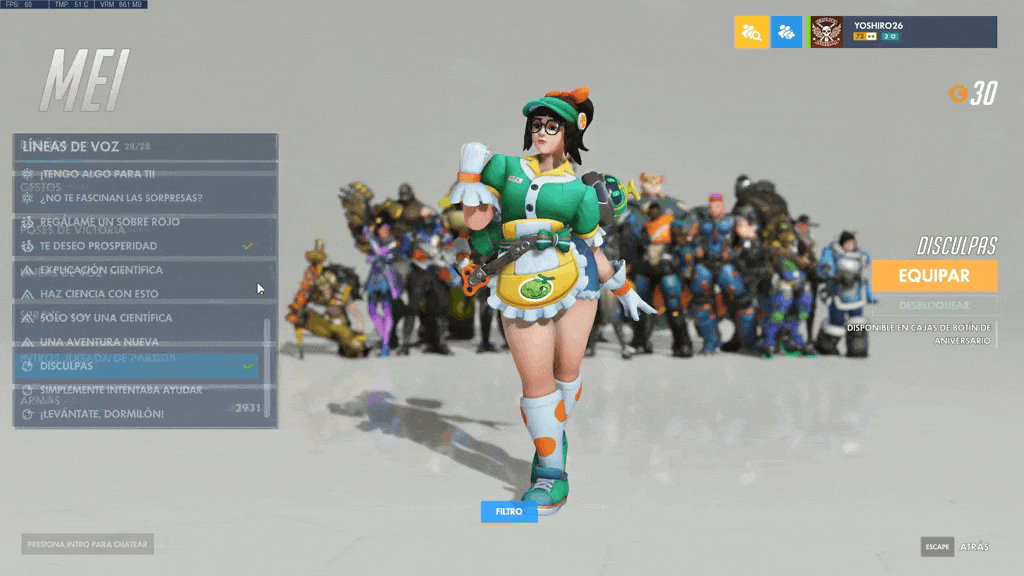Go back using the Atrás button
1024x576 pixels.
(x=975, y=547)
